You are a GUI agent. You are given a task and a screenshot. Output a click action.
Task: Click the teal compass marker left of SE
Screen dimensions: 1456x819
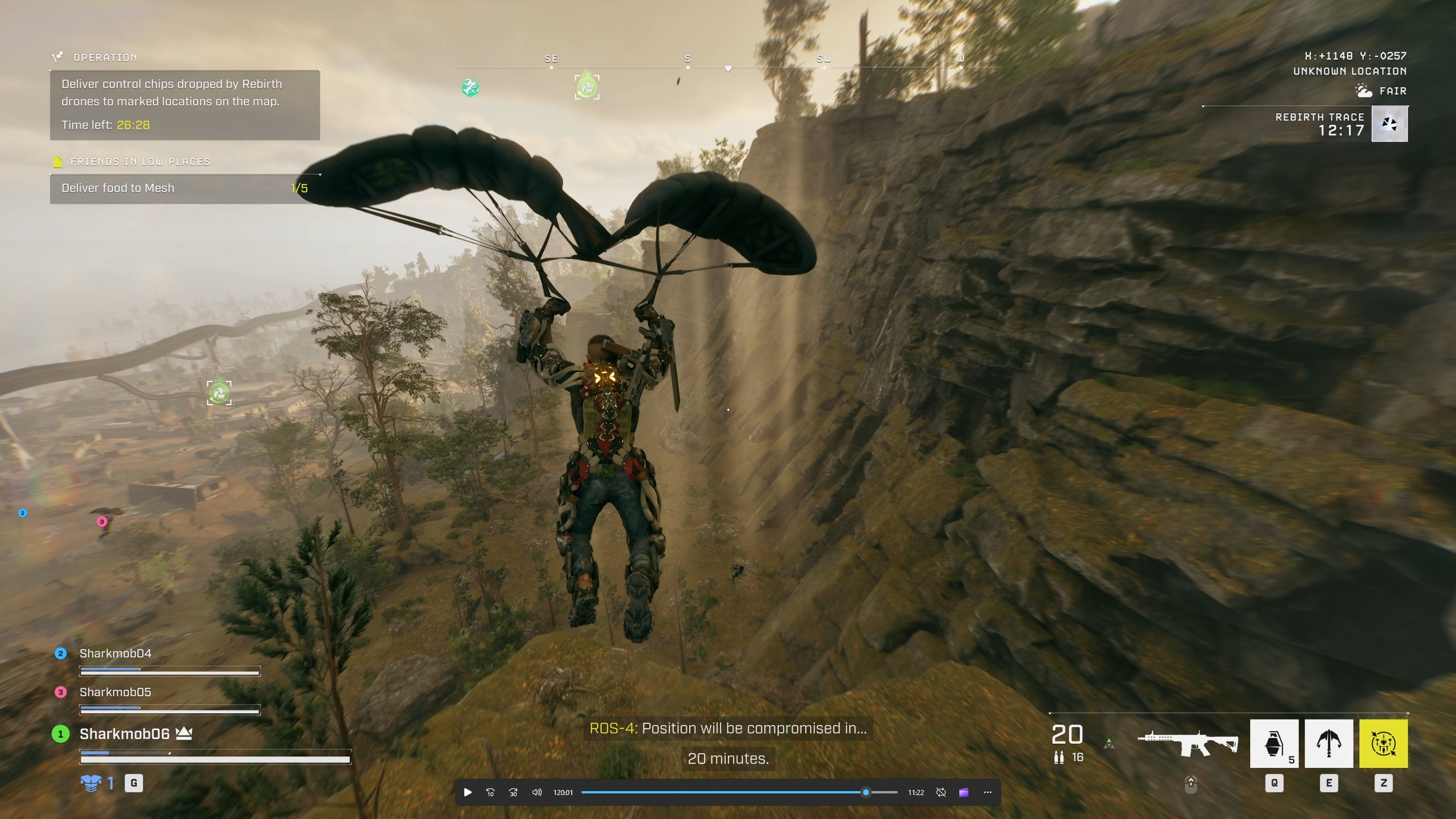point(470,87)
